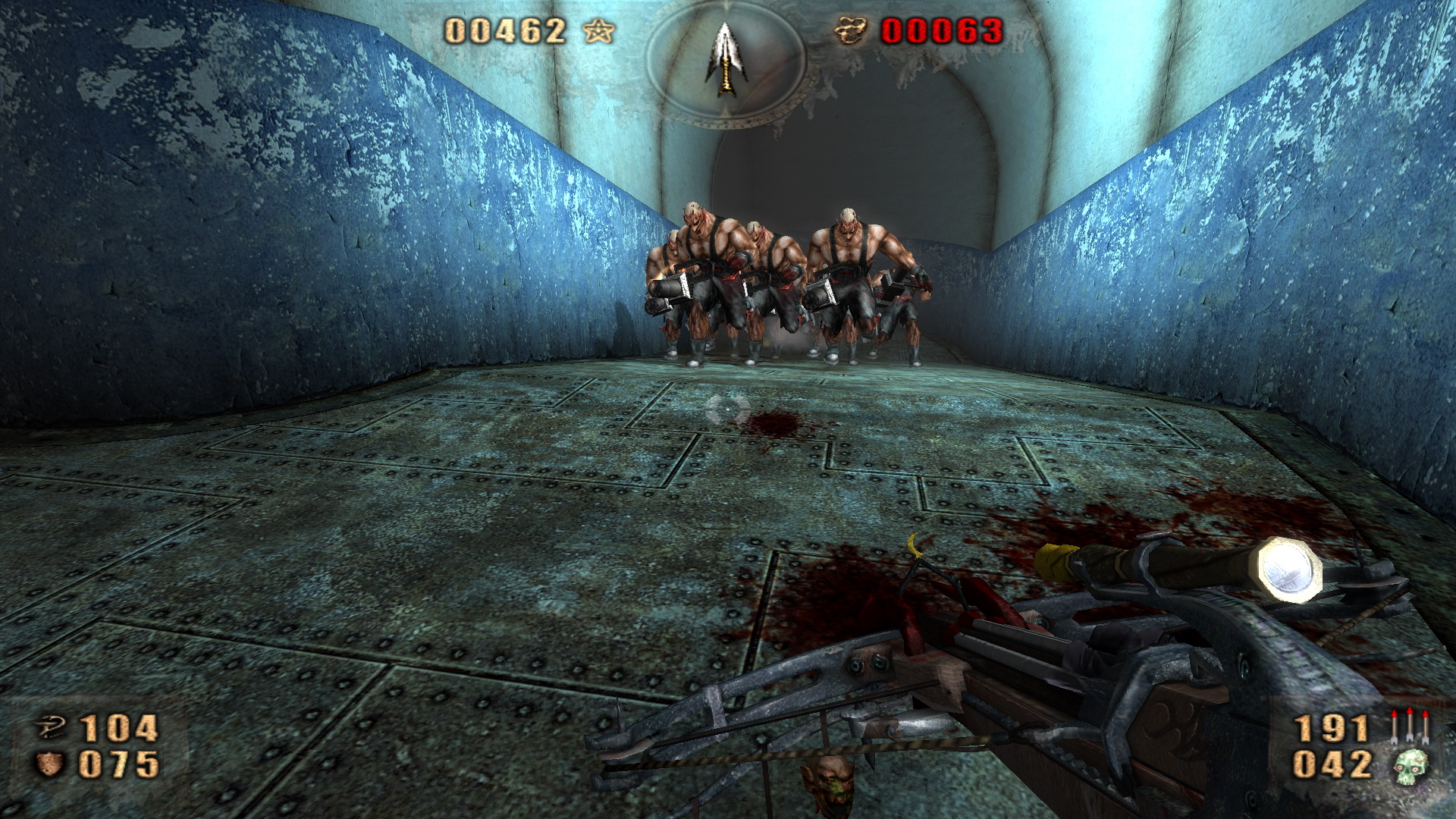The image size is (1456, 819).
Task: Expand the circular weapon selector at top center
Action: (x=726, y=64)
